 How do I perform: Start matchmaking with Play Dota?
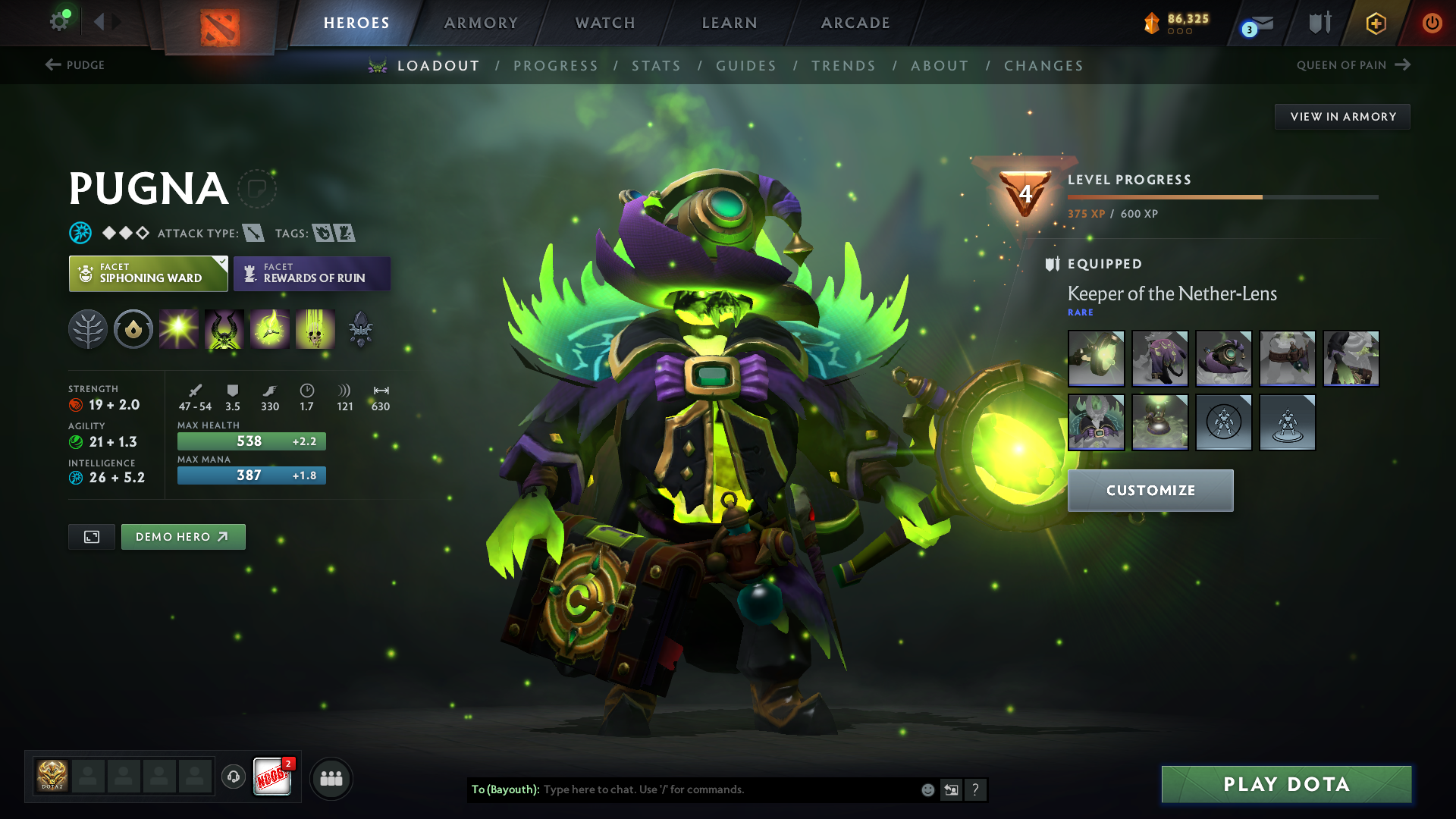1286,784
